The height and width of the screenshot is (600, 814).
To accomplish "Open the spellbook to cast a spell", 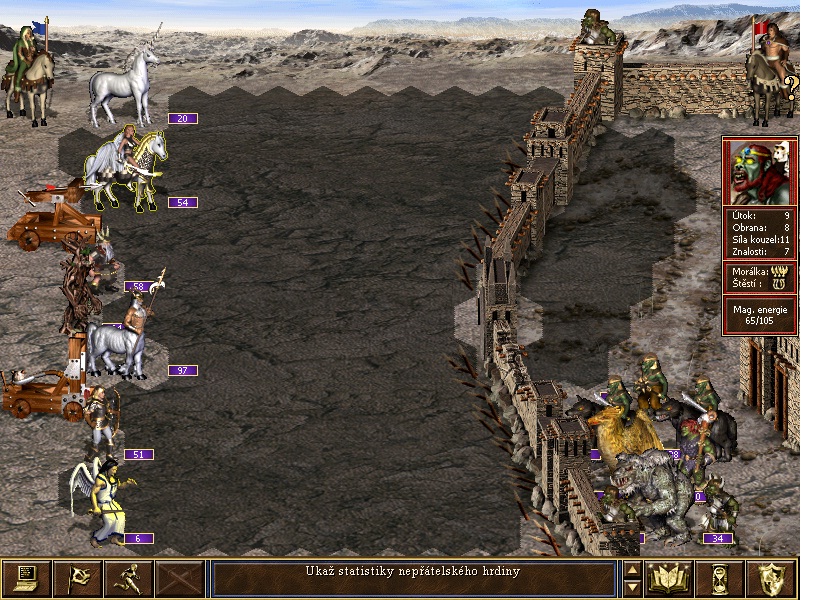I will tap(670, 578).
